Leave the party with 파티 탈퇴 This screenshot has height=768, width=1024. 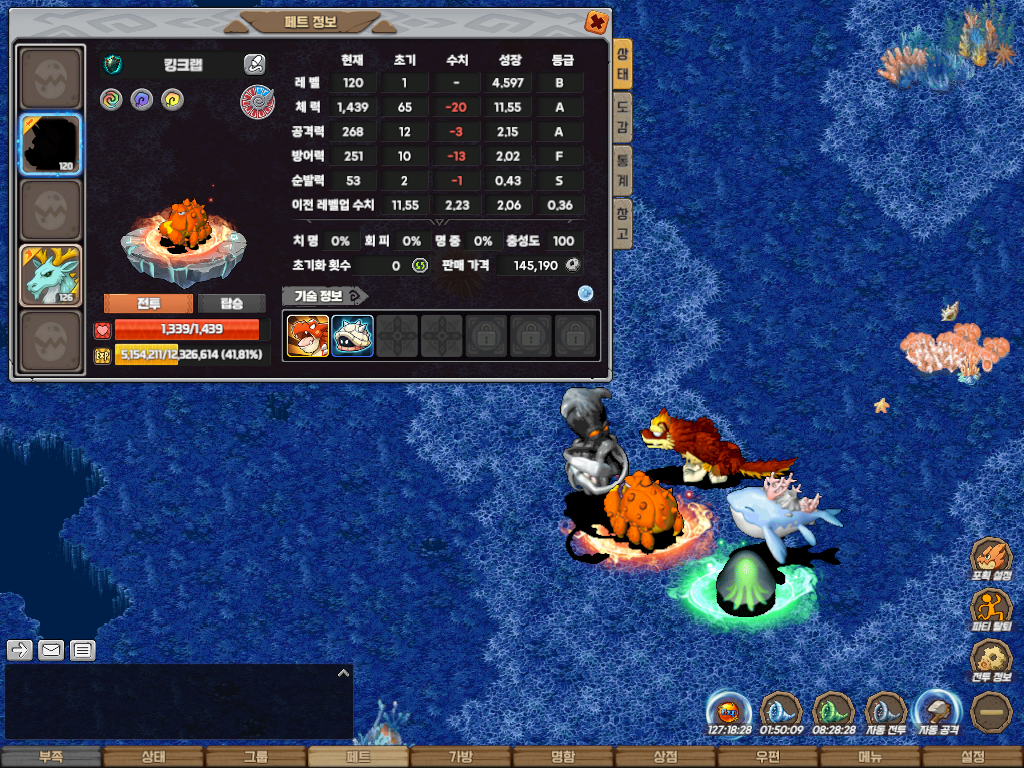click(x=992, y=608)
